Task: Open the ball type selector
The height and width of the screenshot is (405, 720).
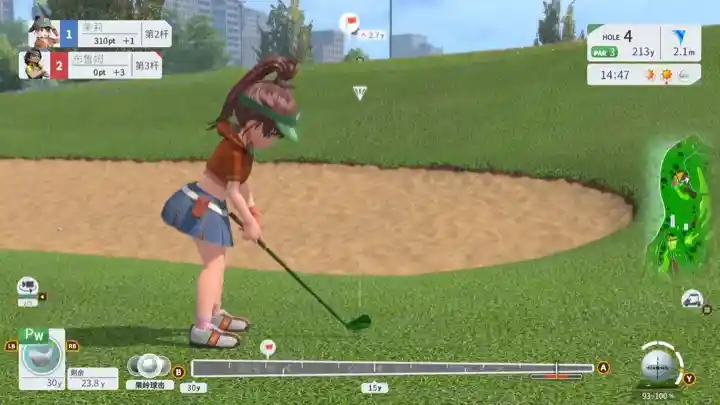Action: 149,365
